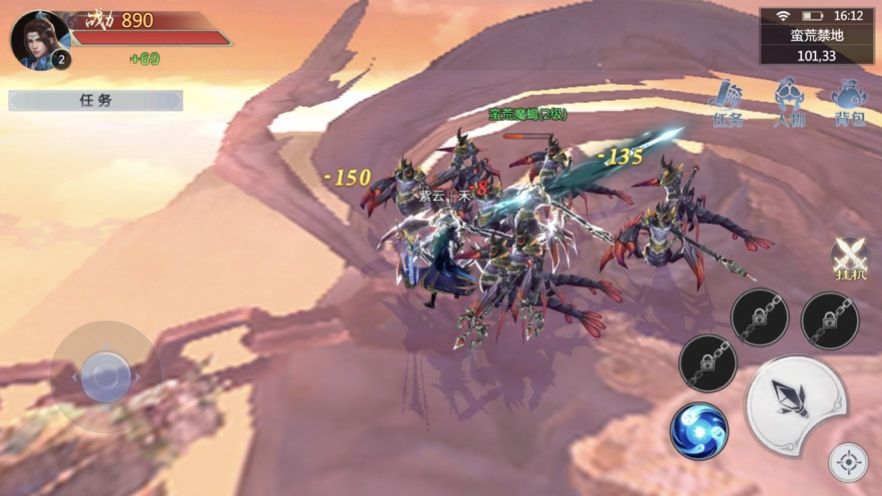Expand the 任务 quest tracker bar
The width and height of the screenshot is (882, 496).
pyautogui.click(x=96, y=100)
